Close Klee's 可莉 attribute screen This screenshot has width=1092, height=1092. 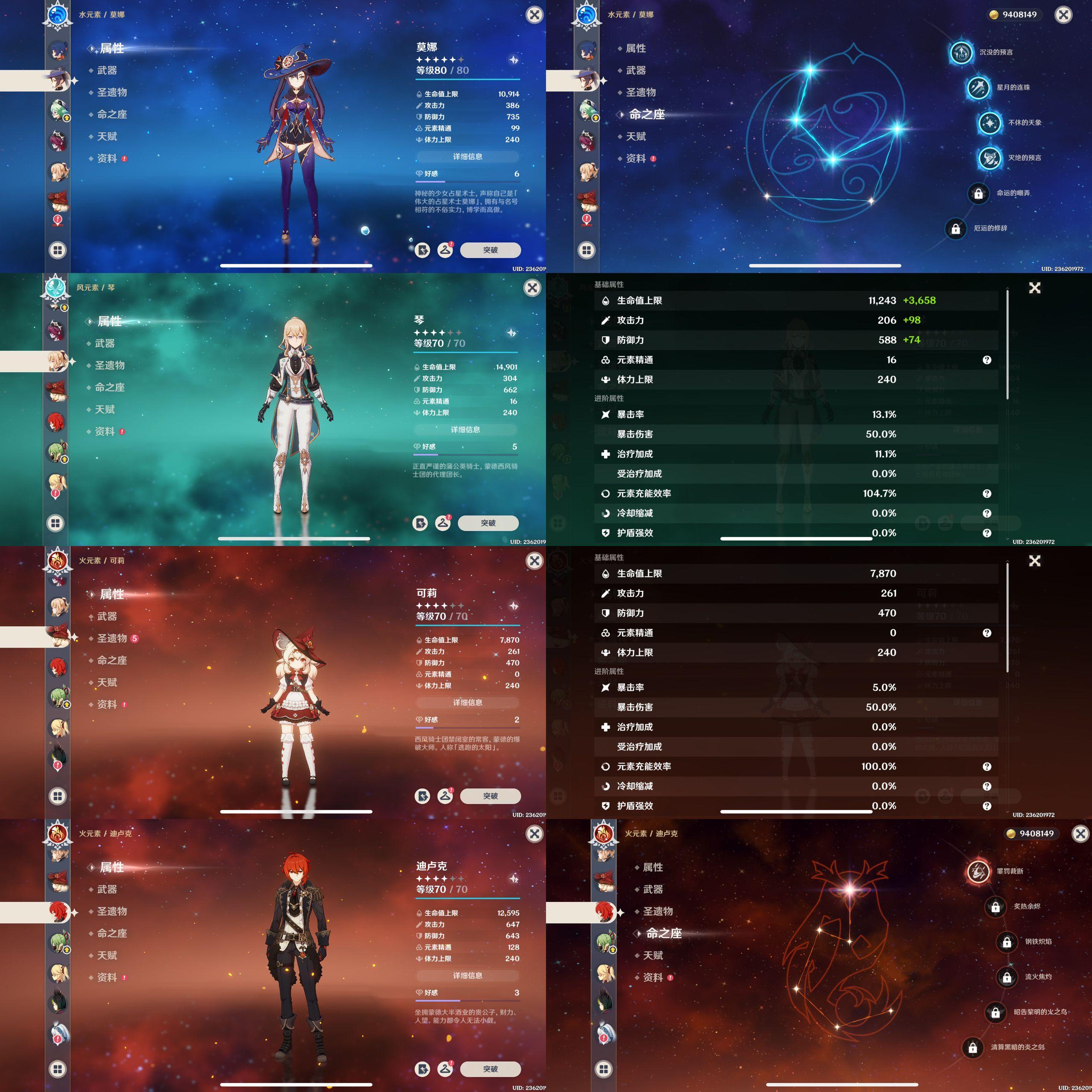534,561
